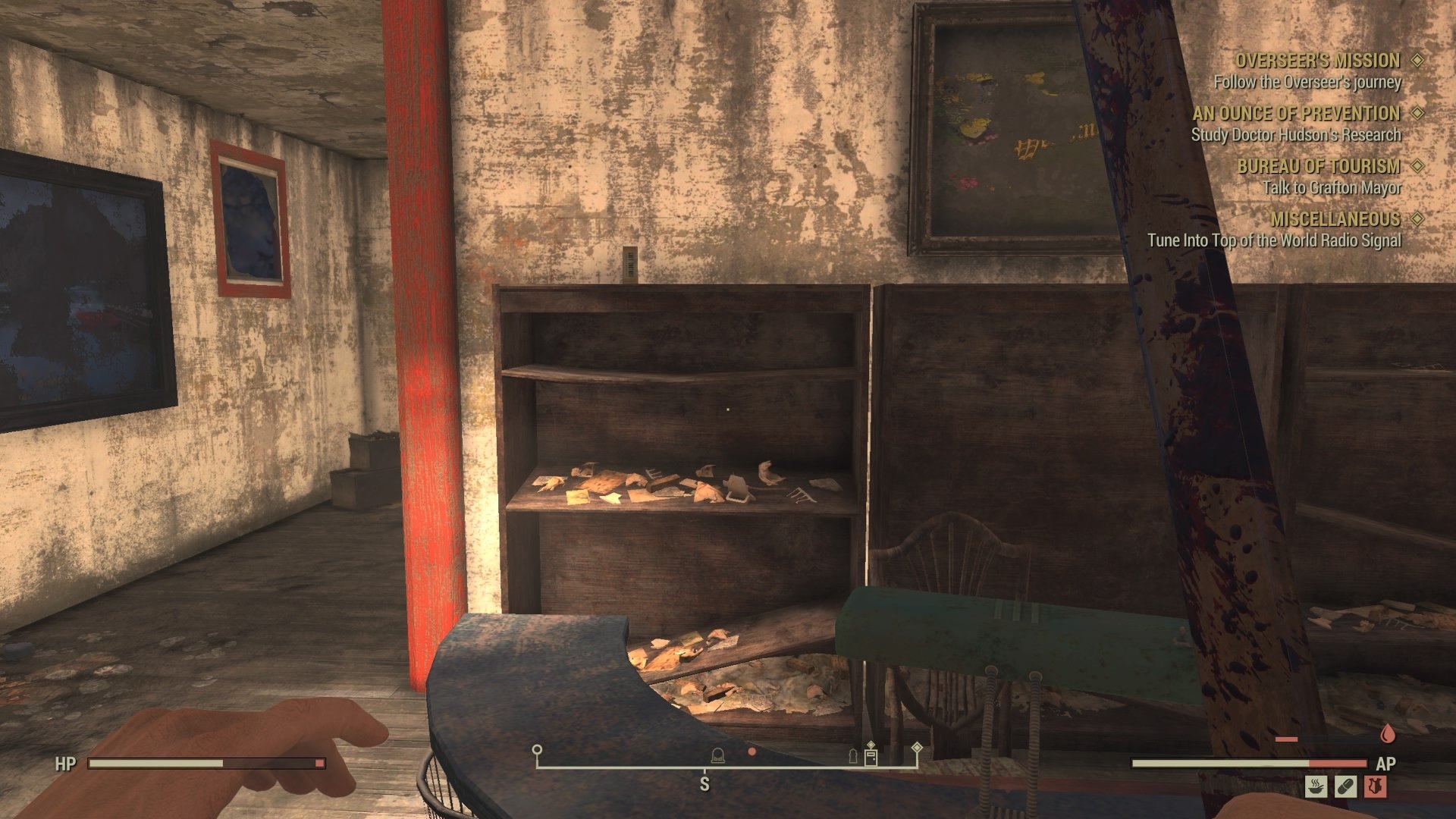Viewport: 1456px width, 819px height.
Task: Select the hunger food bowl status icon
Action: tap(1316, 786)
